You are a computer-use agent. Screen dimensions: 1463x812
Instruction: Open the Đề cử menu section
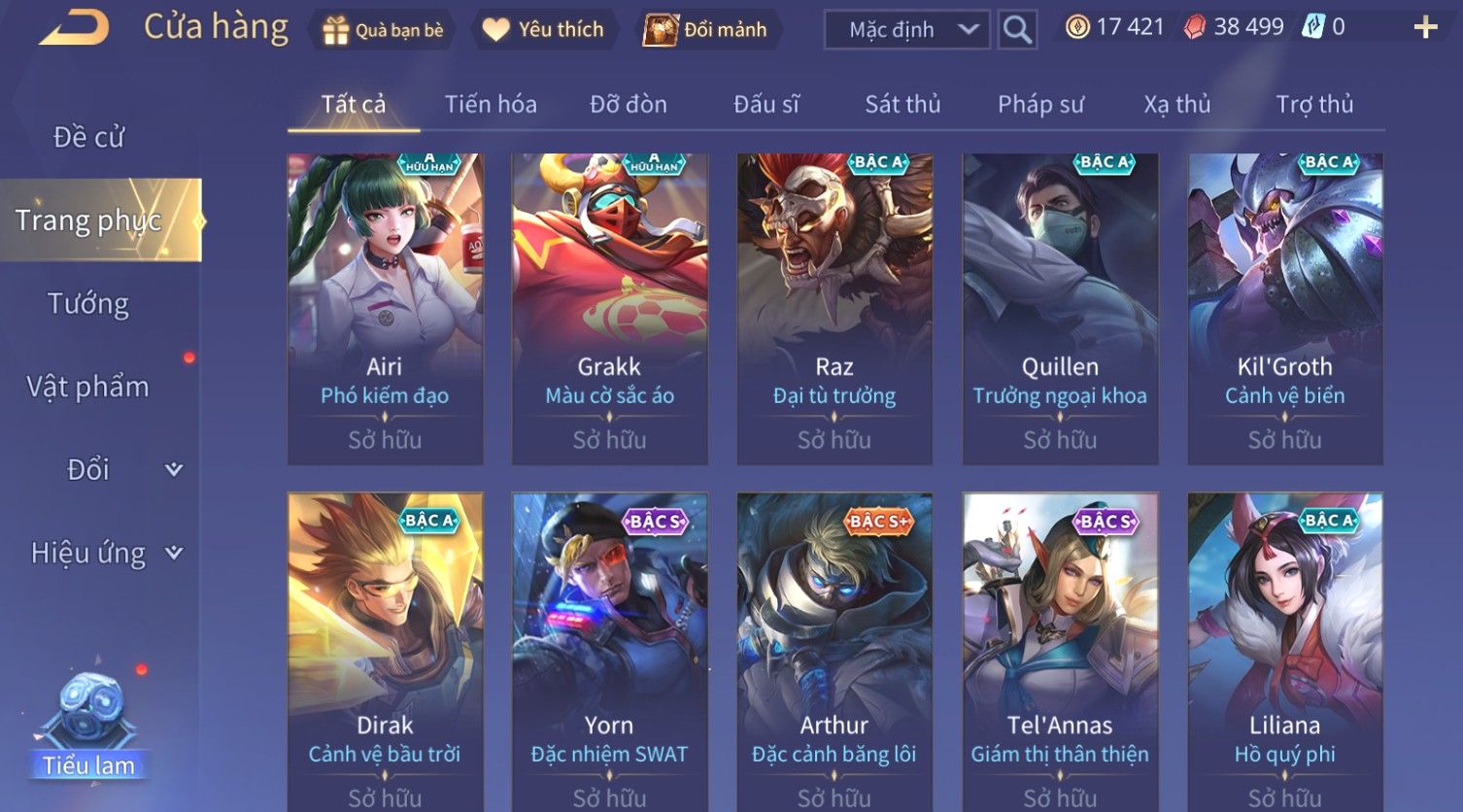pos(88,137)
